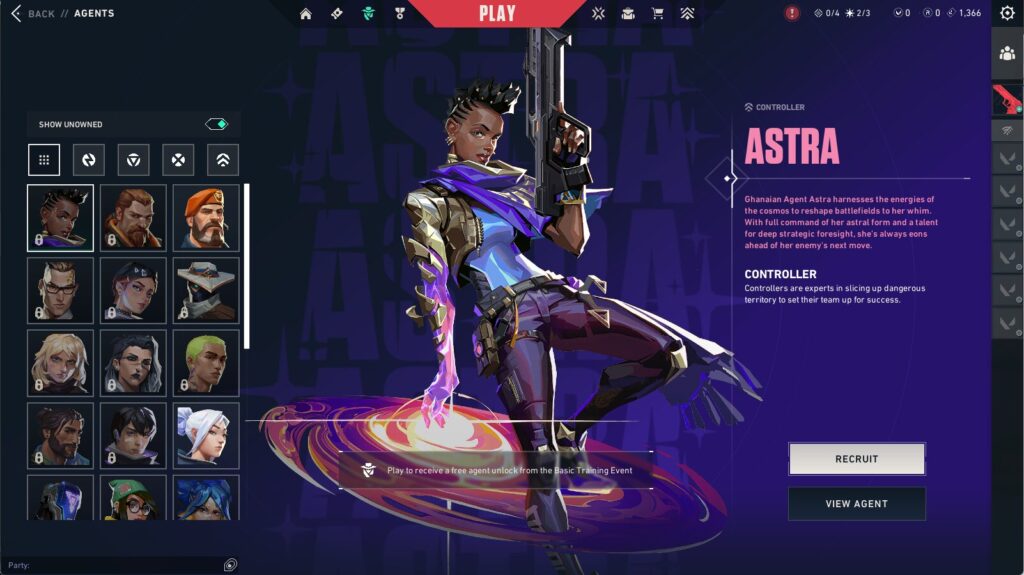The width and height of the screenshot is (1024, 575).
Task: Select the Chamber agent wearing glasses
Action: 60,290
